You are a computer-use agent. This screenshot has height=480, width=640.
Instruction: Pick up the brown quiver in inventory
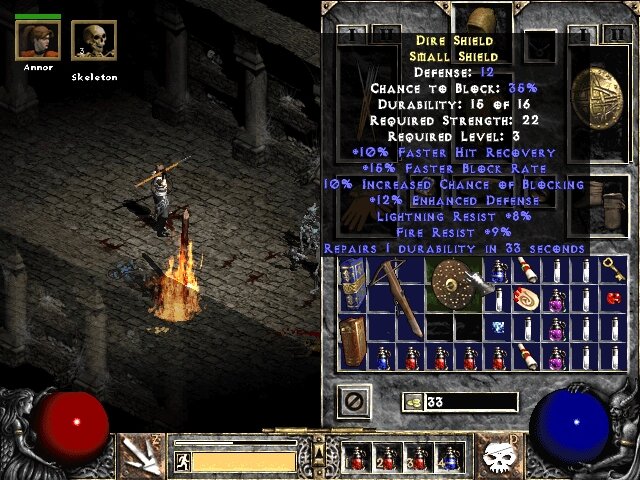tap(351, 343)
